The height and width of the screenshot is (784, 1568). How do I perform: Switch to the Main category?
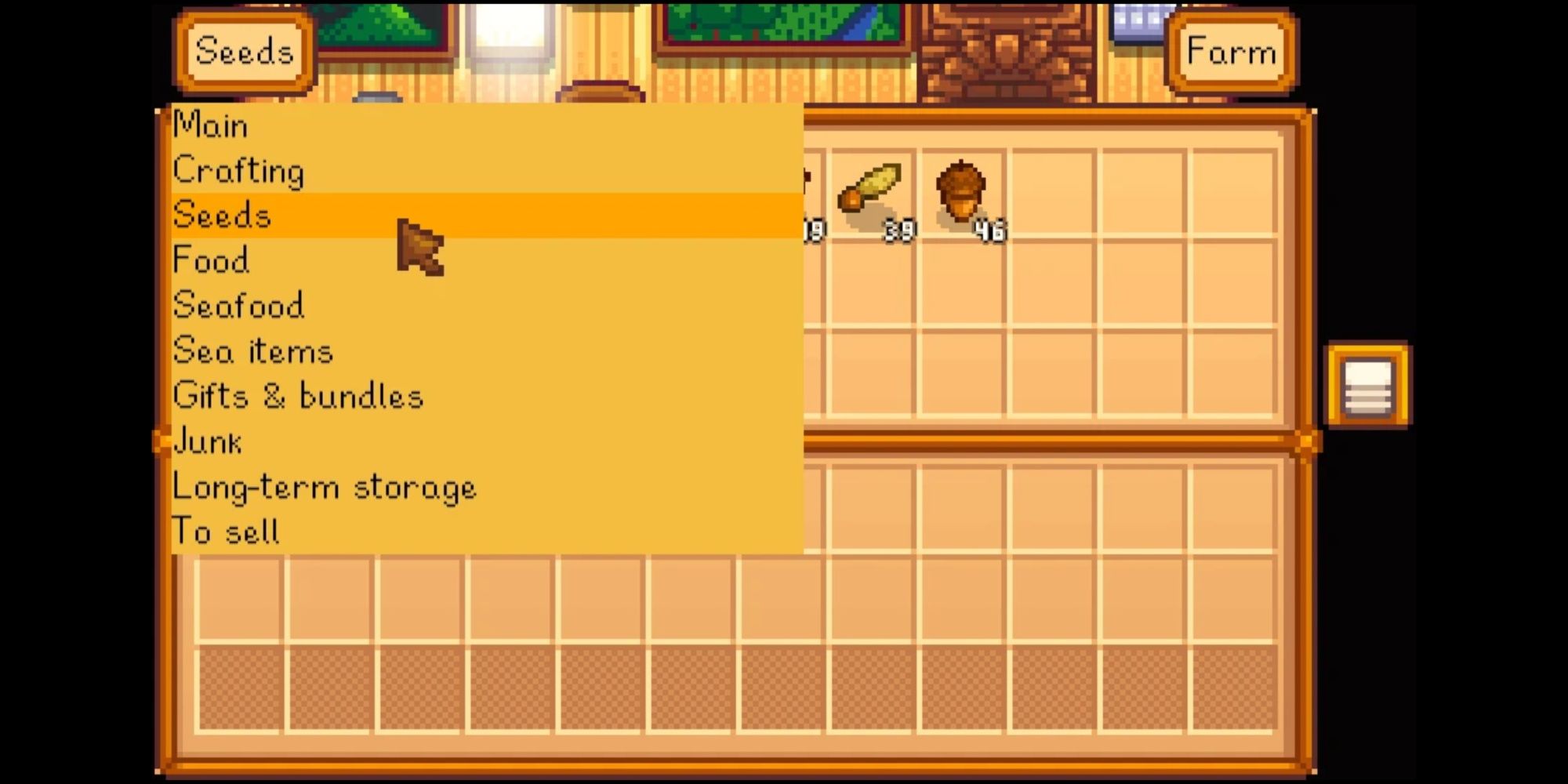click(210, 125)
